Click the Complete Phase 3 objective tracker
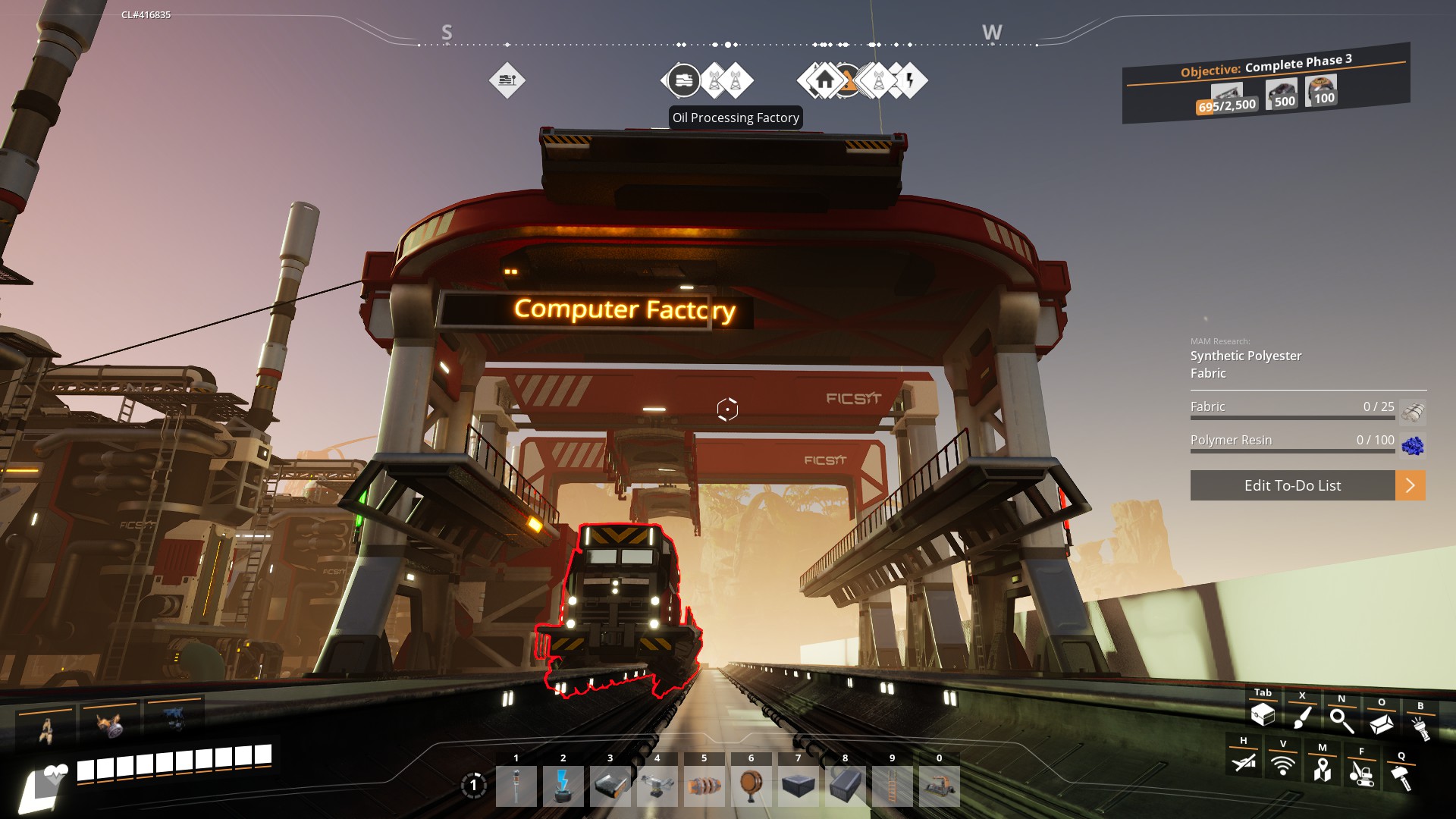 point(1266,83)
